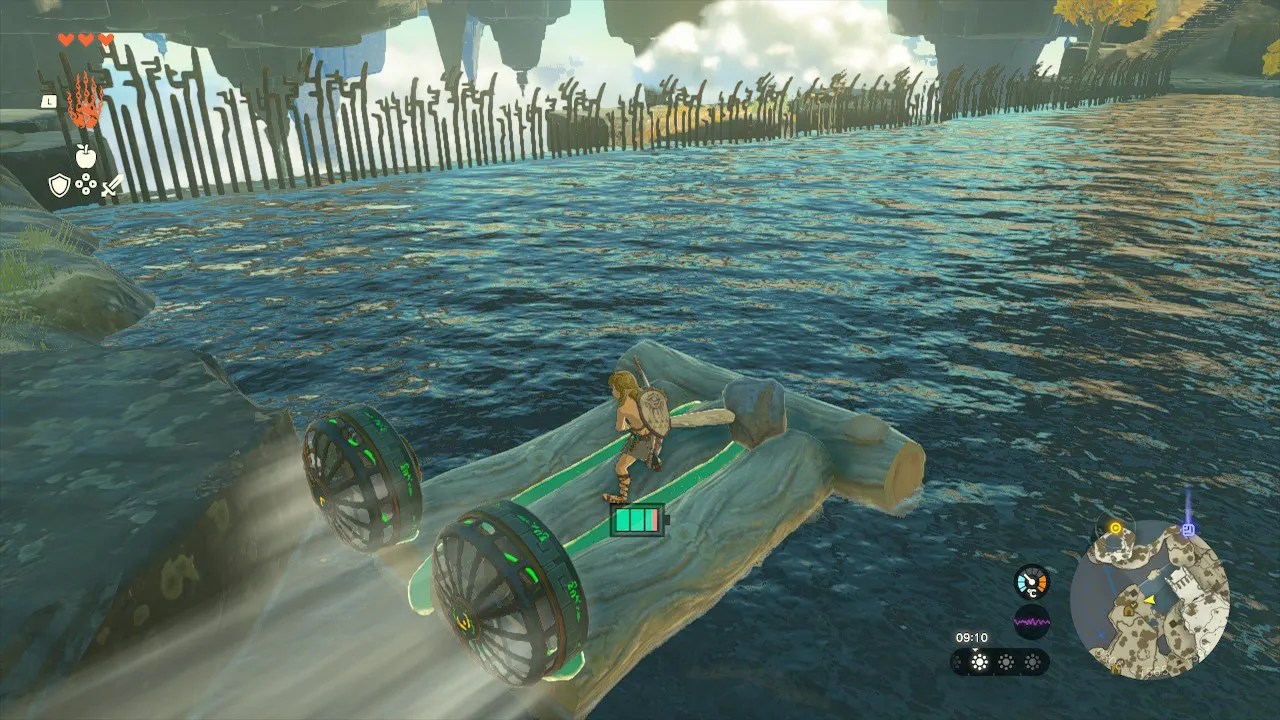Click the checkmark marker above the minimap shrine
This screenshot has height=720, width=1280.
point(1133,604)
